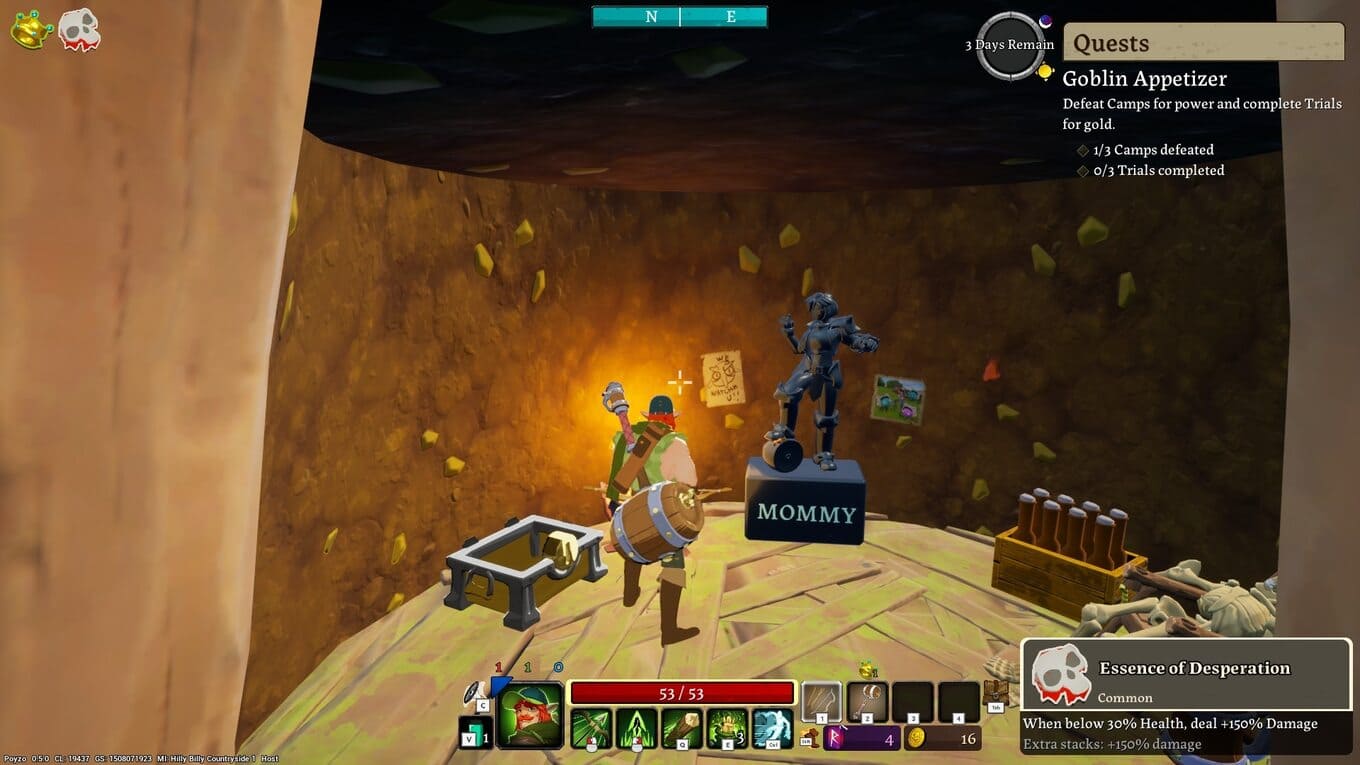Viewport: 1360px width, 765px height.
Task: Click the green-hatted hero portrait
Action: pyautogui.click(x=530, y=715)
